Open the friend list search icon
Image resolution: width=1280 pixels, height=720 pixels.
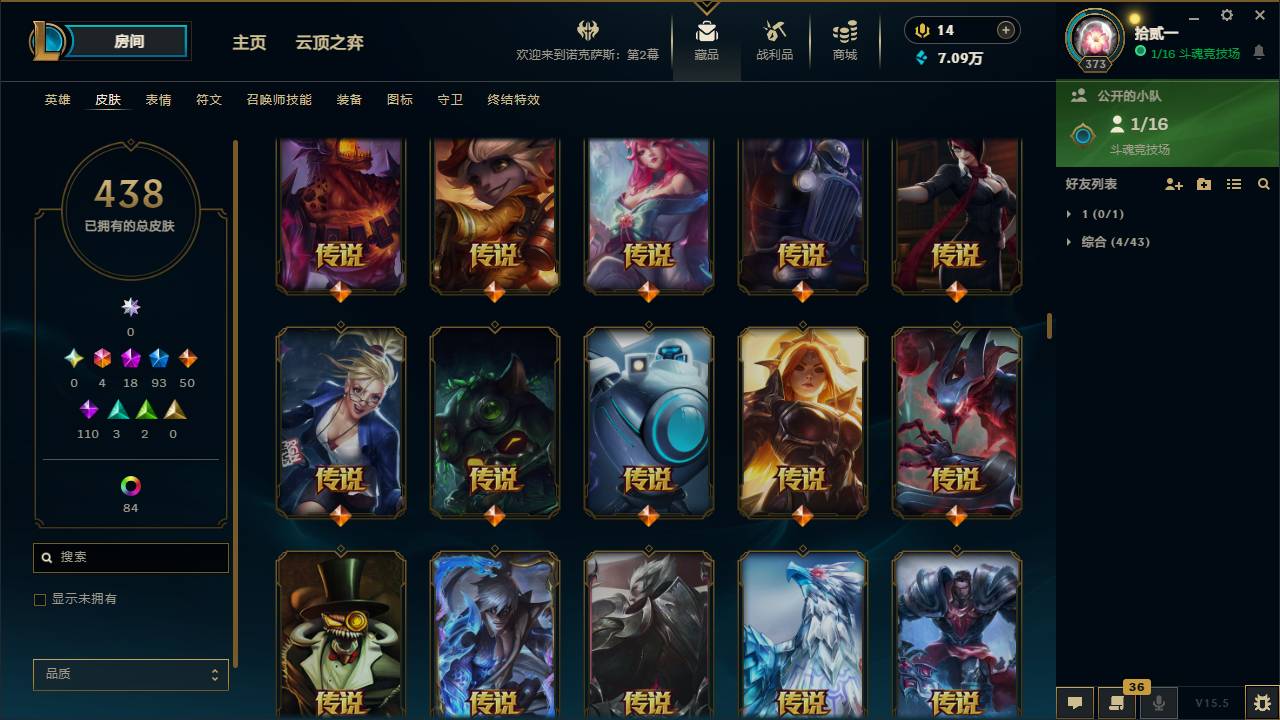[x=1264, y=184]
